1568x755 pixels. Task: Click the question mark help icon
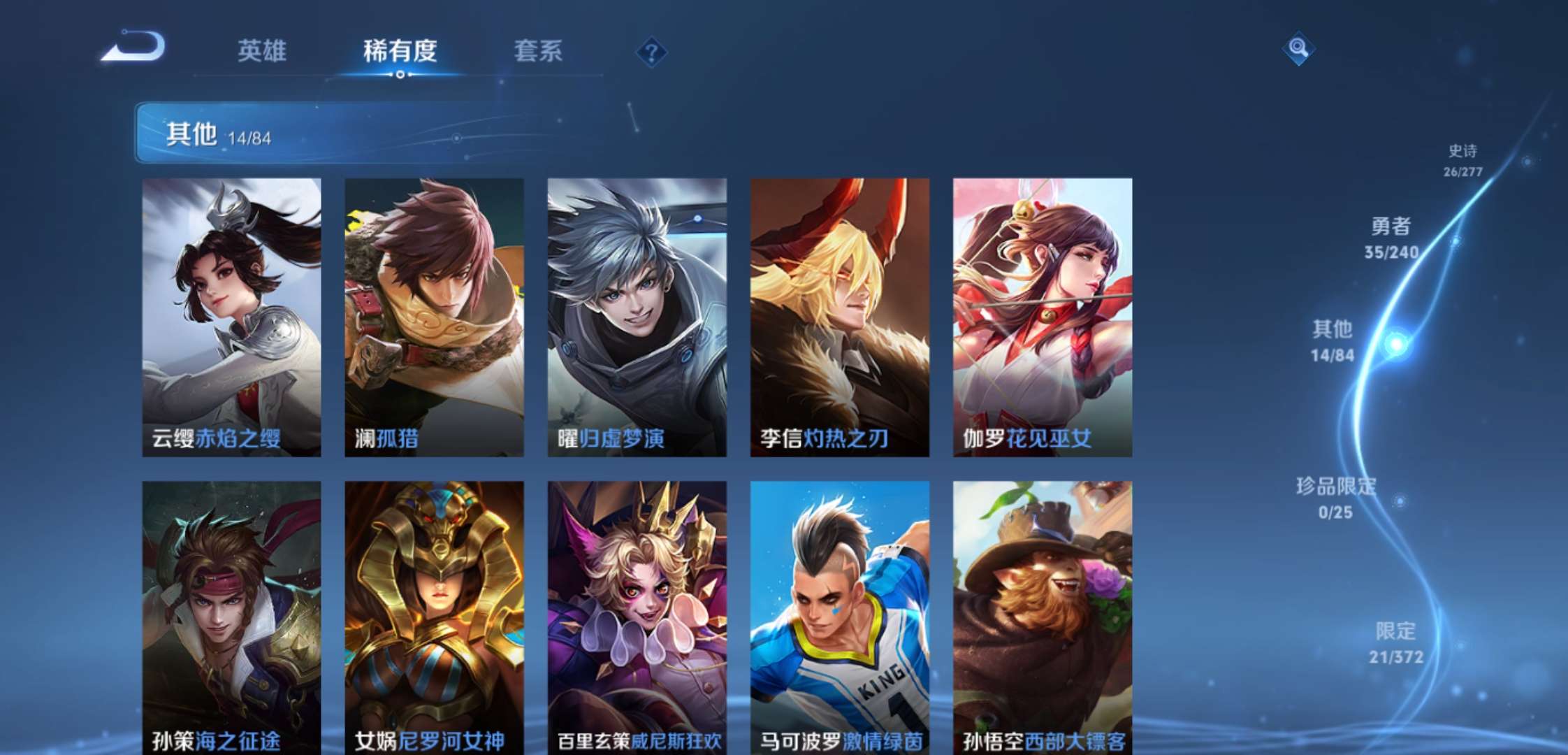(650, 50)
